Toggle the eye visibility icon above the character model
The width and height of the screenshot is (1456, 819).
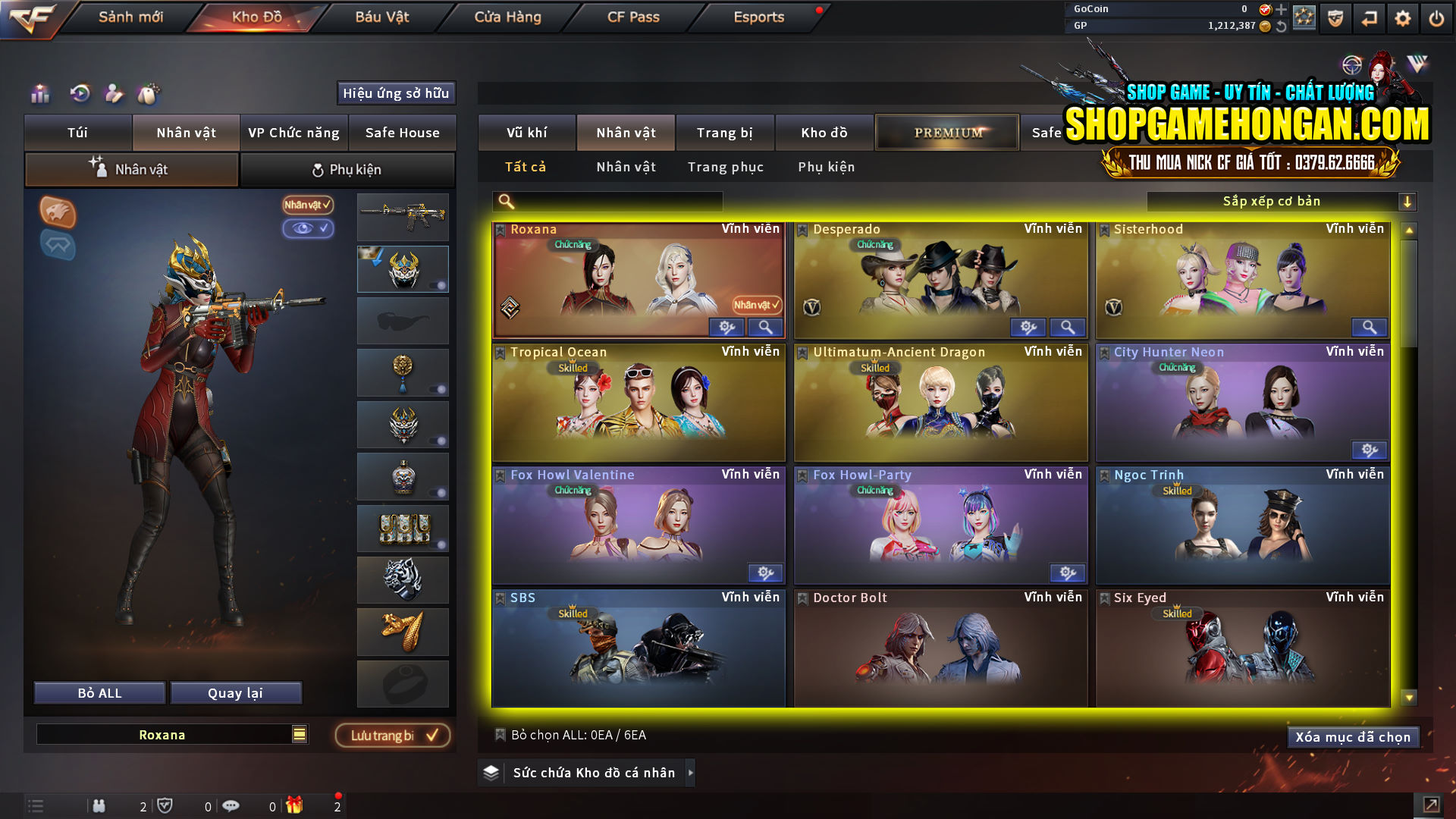[x=308, y=229]
